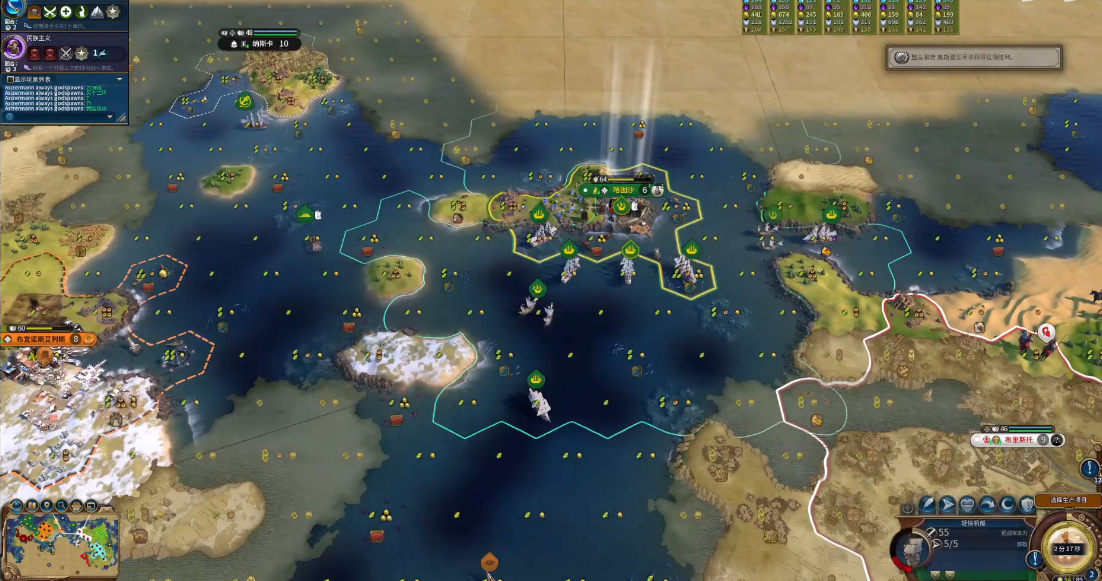The image size is (1102, 581).
Task: Click the chat target globe icon
Action: 10,116
